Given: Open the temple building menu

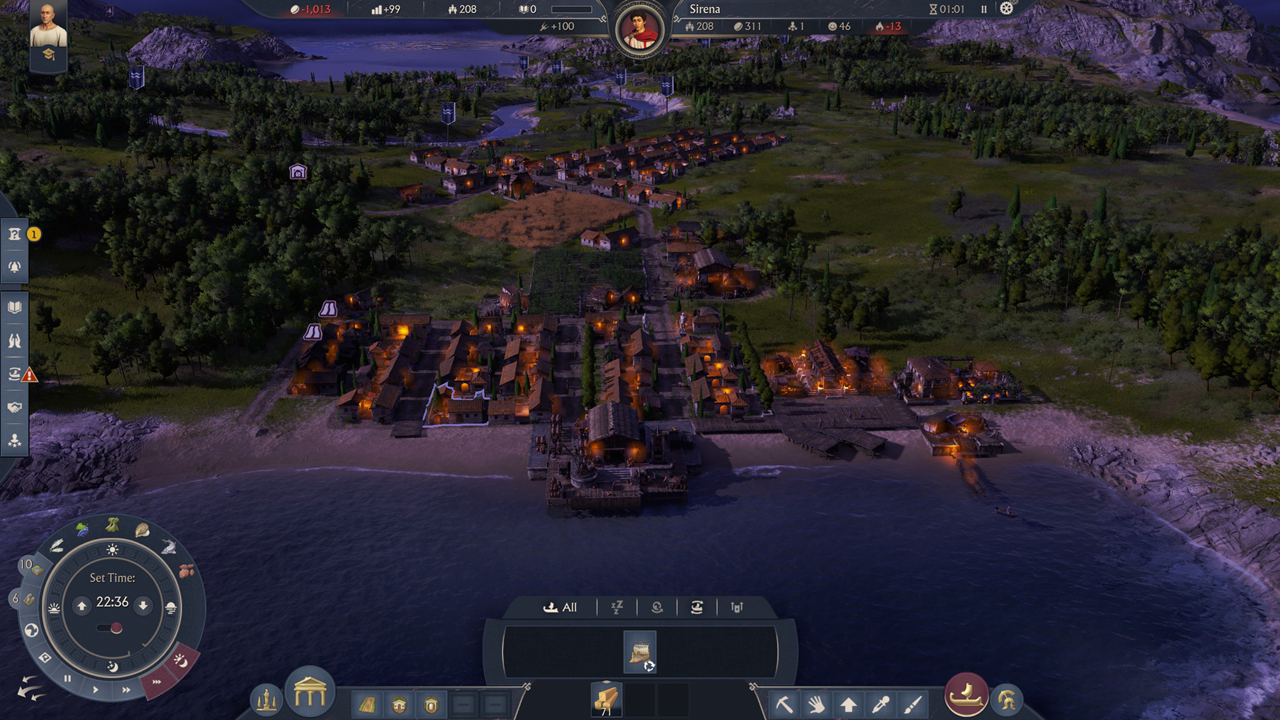Looking at the screenshot, I should click(310, 692).
